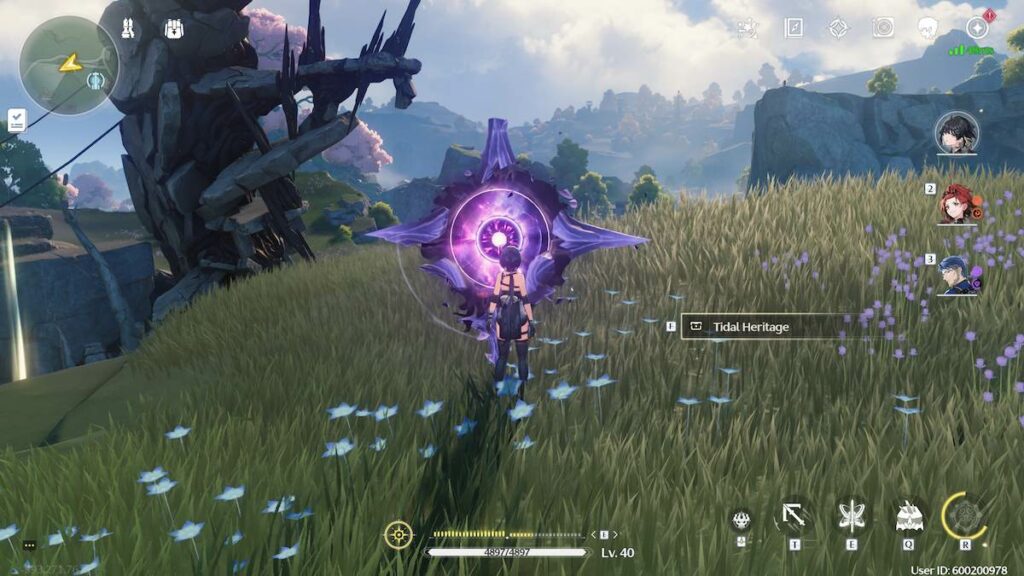1024x576 pixels.
Task: Switch to the red-haired party member
Action: coord(957,203)
